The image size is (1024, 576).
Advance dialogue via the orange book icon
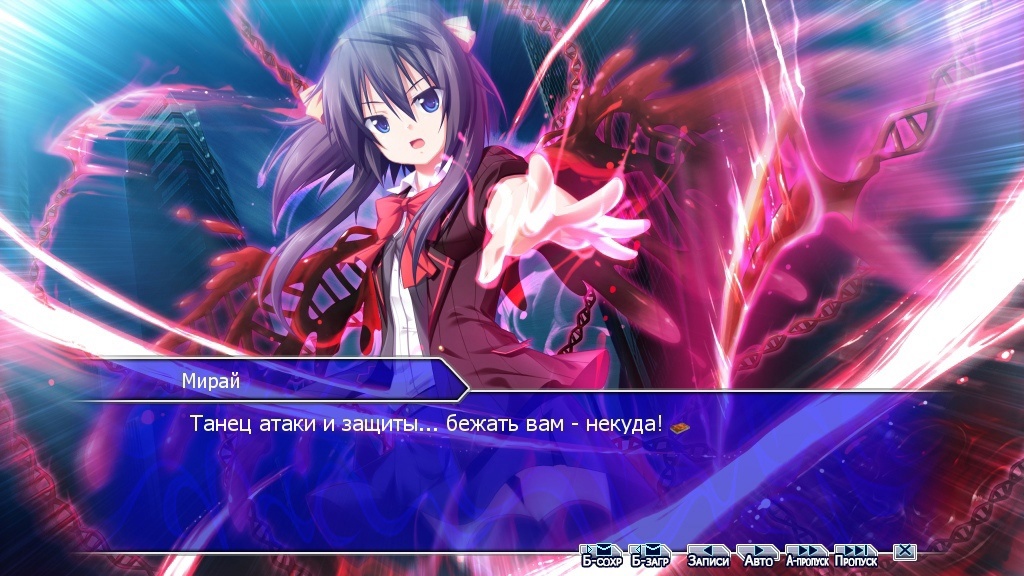681,427
